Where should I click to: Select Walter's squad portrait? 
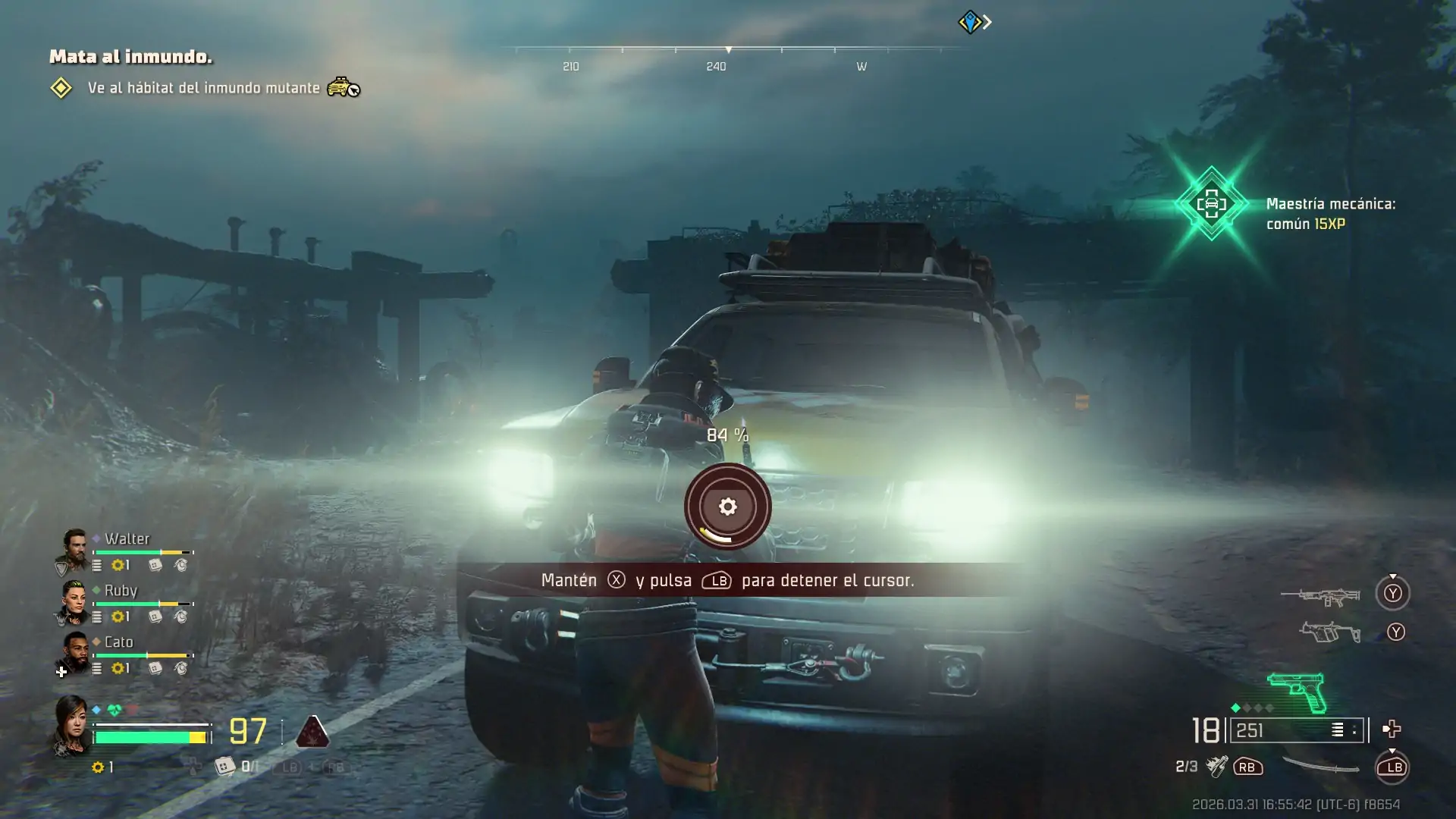point(74,549)
